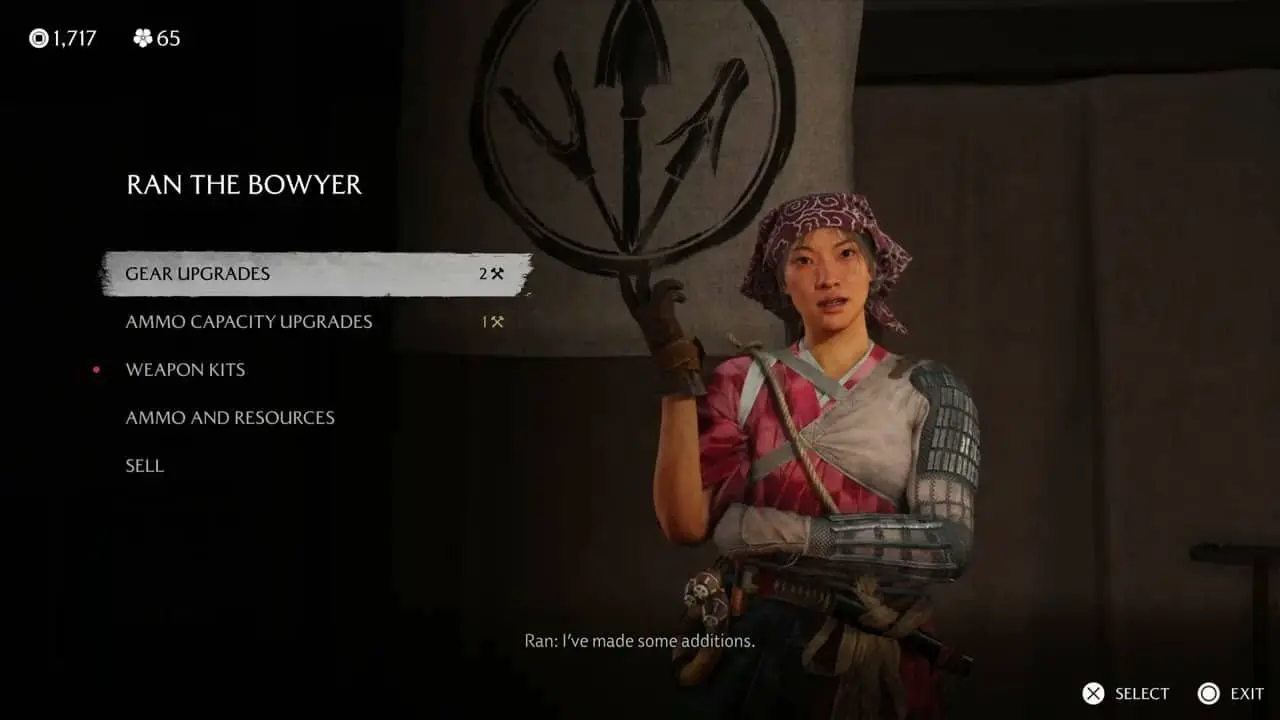Open the Gear Upgrades menu
Image resolution: width=1280 pixels, height=720 pixels.
[198, 274]
